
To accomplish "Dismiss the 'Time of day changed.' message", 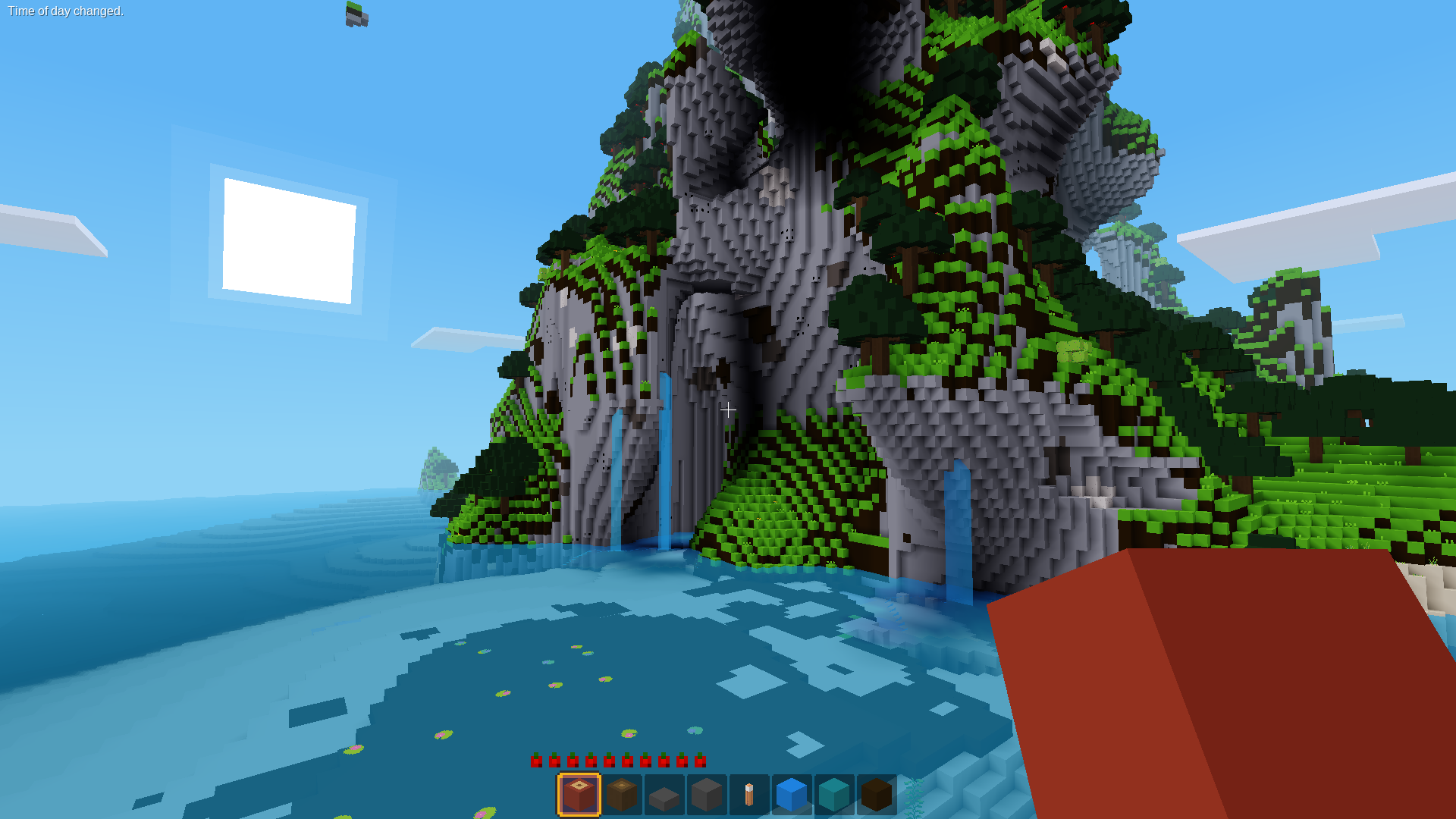I will pyautogui.click(x=64, y=11).
